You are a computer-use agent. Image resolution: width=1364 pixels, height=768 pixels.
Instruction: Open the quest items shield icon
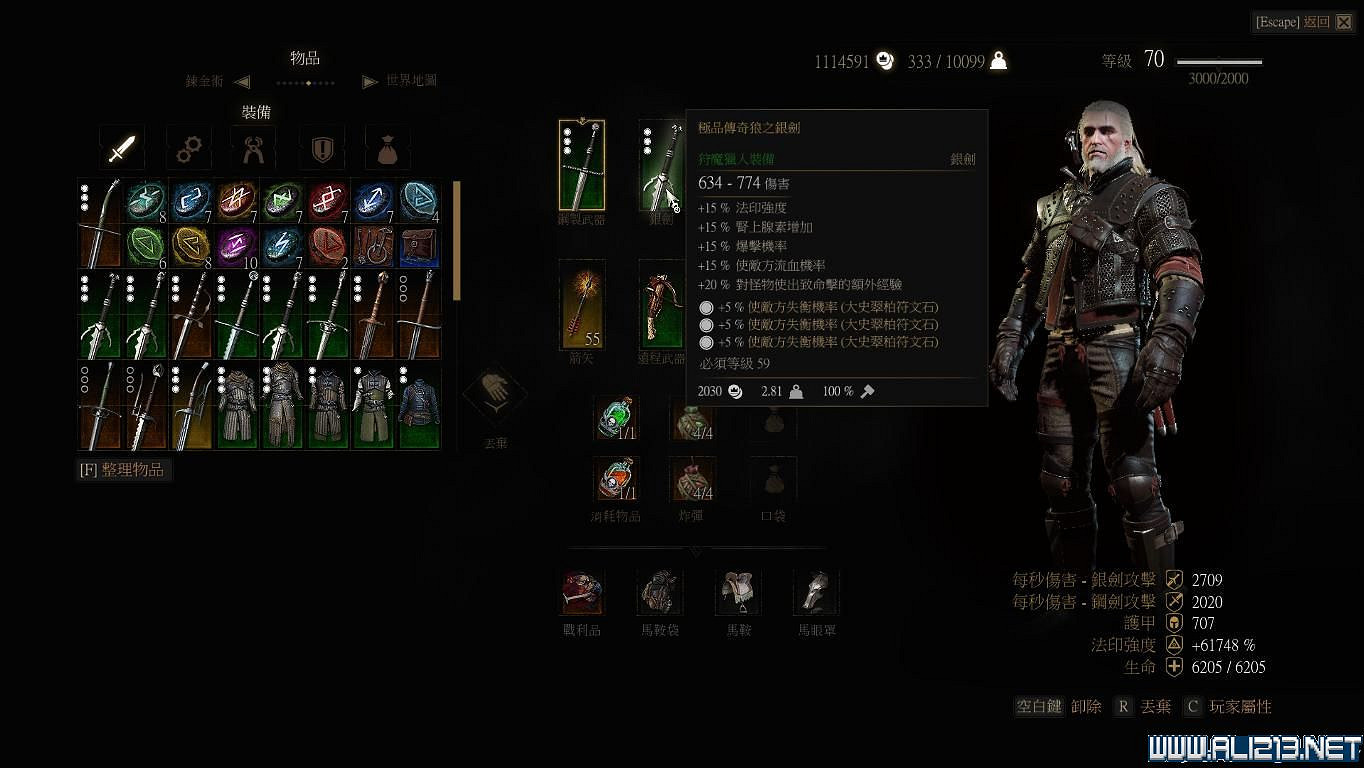[321, 147]
